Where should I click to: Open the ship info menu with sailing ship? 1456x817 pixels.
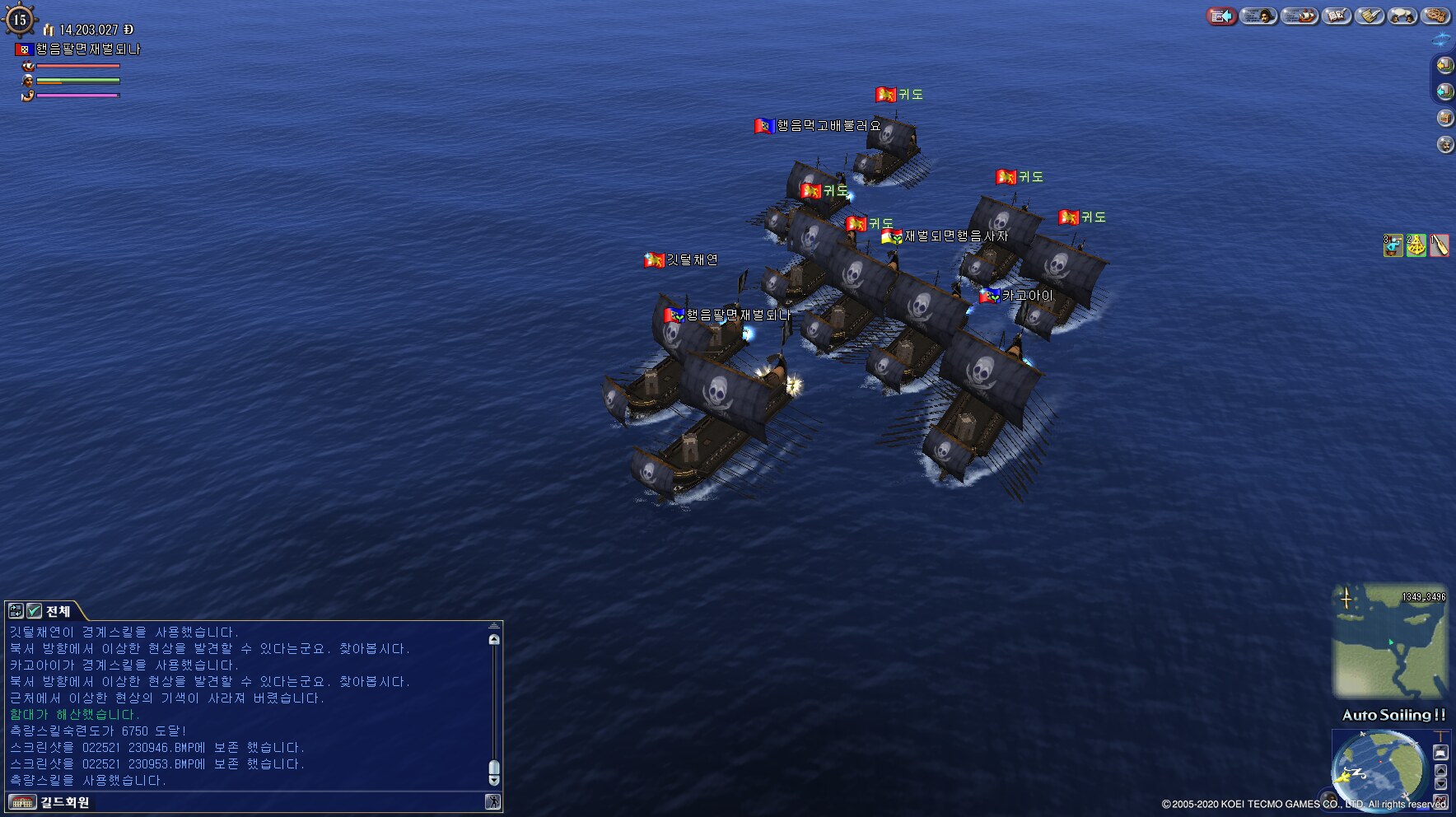1300,16
